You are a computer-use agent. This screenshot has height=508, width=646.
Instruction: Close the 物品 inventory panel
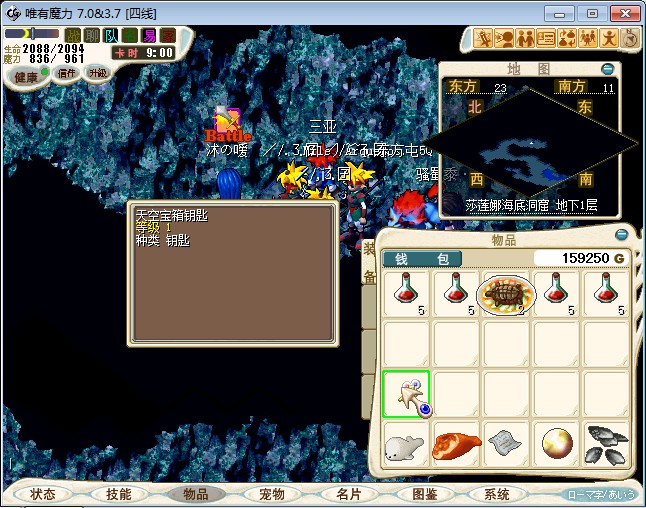coord(621,236)
